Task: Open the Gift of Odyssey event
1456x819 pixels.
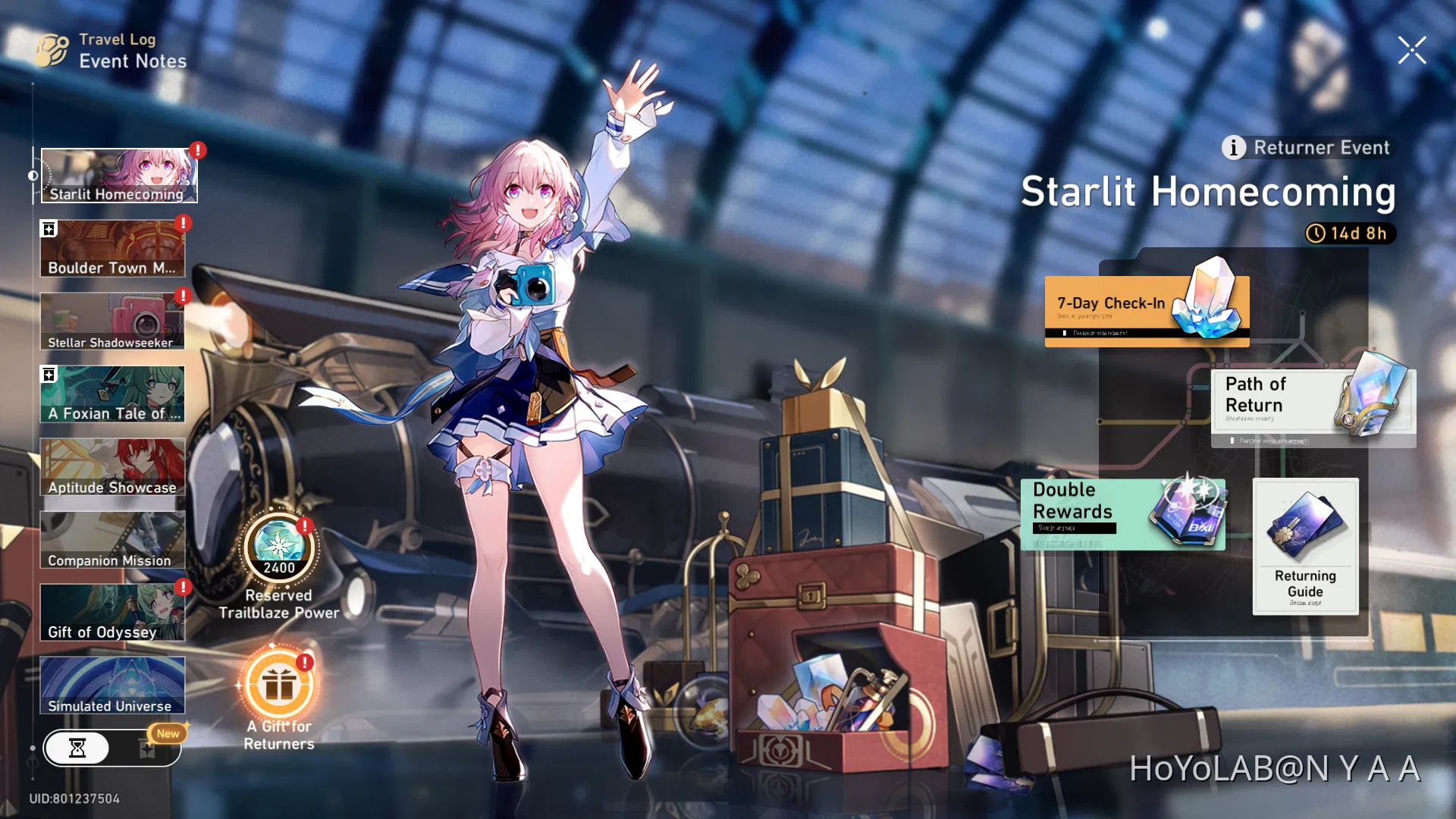Action: tap(112, 611)
